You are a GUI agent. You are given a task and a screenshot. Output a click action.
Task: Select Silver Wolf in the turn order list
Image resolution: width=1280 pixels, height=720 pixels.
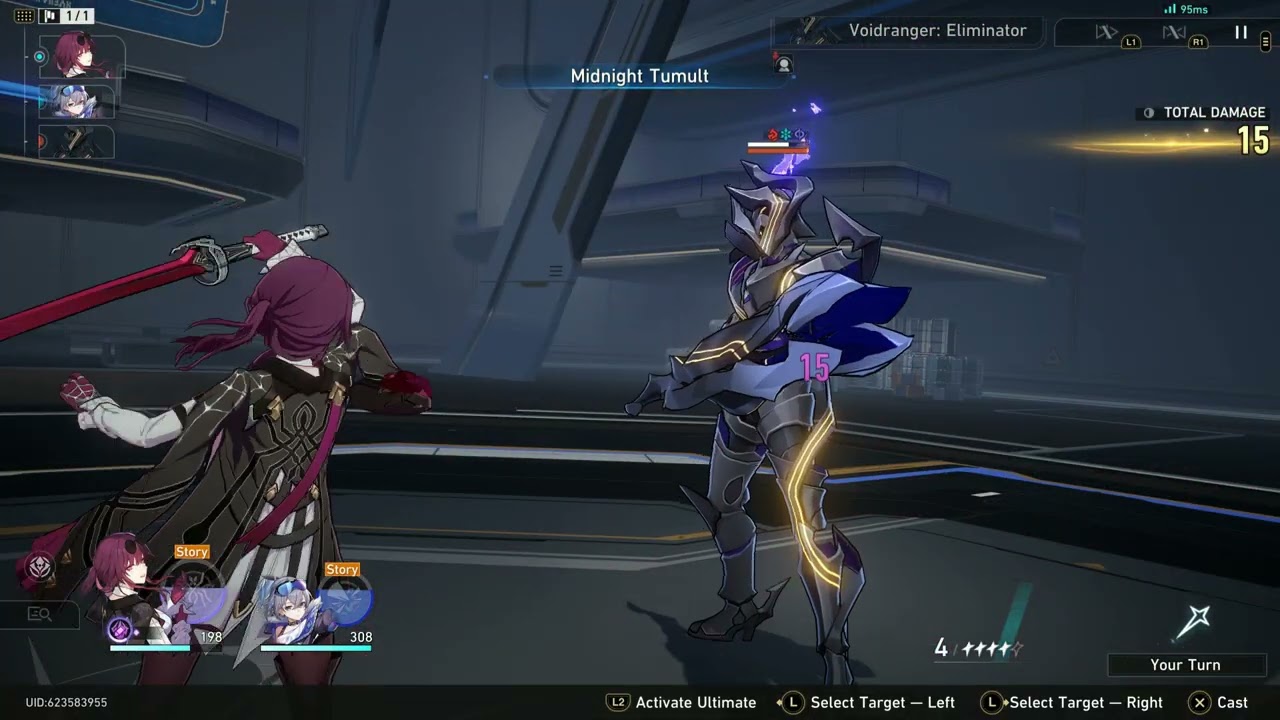[78, 100]
